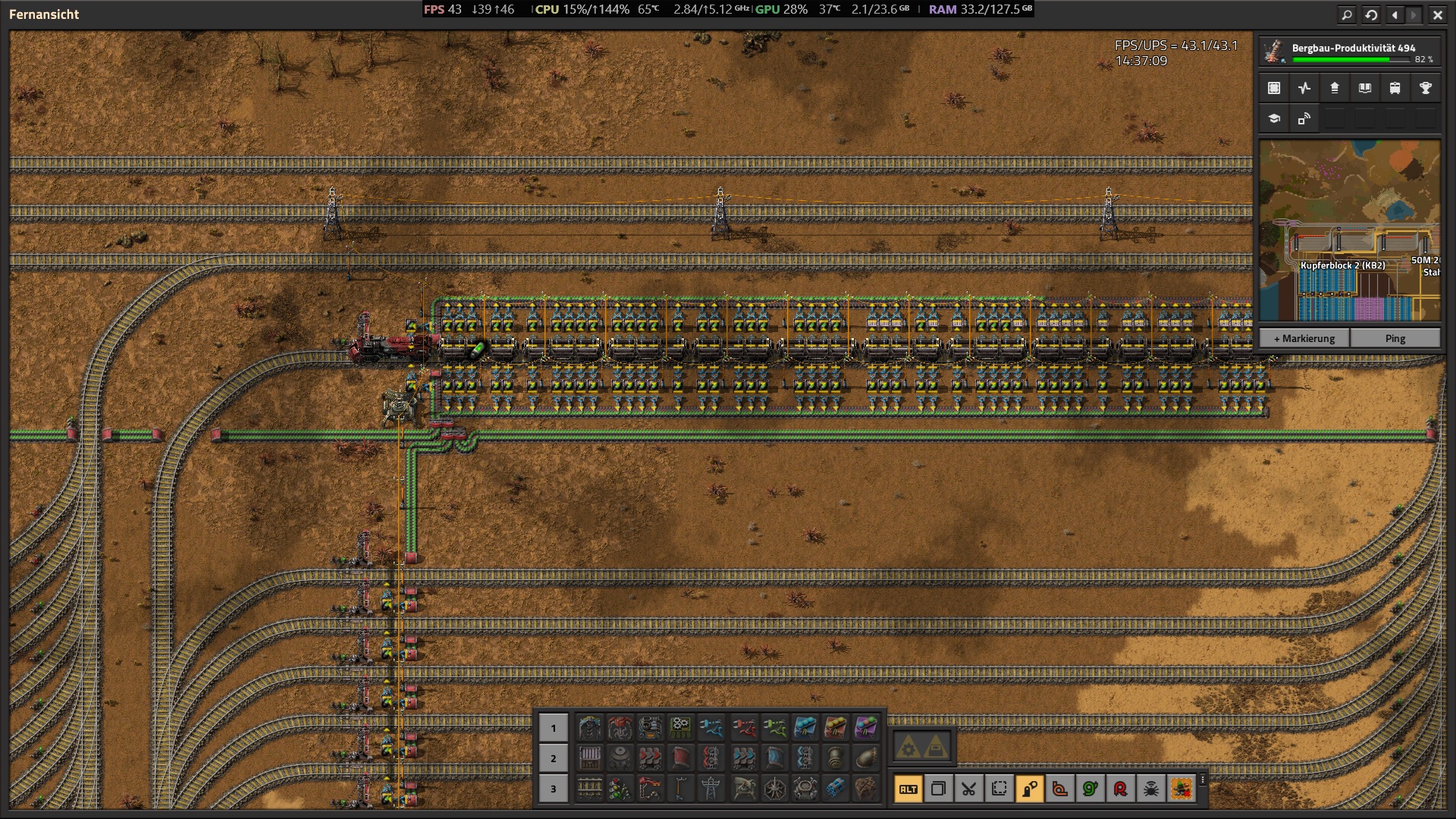Select the cut tool scissors shortcut

tap(968, 789)
